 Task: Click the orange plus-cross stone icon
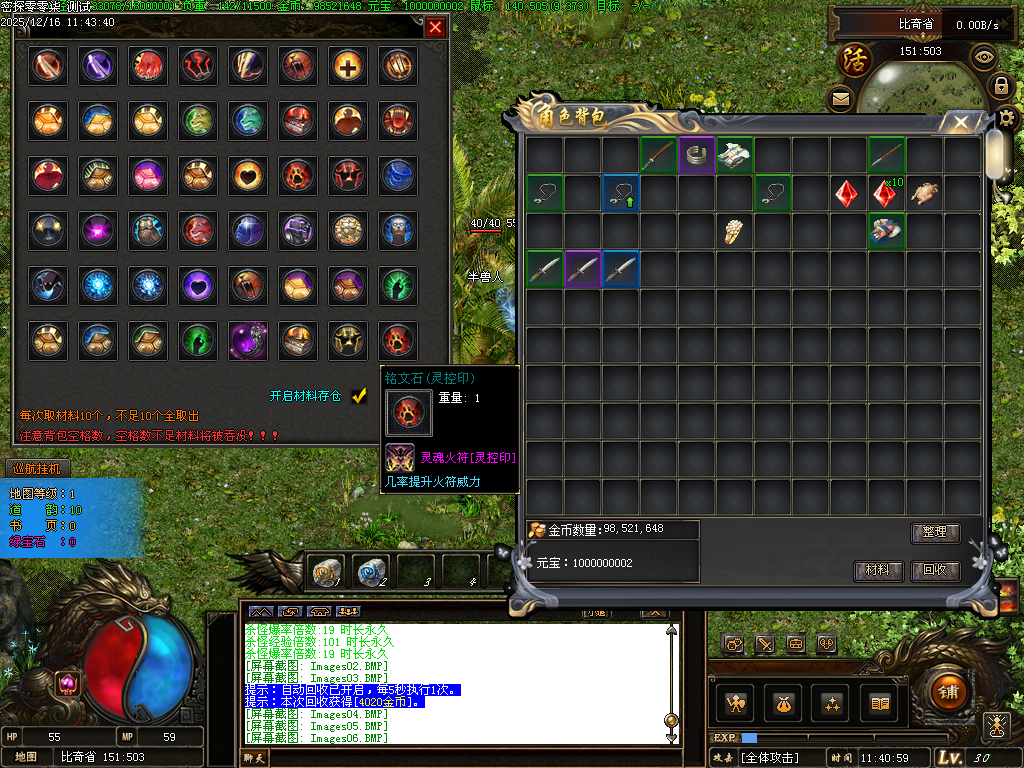click(x=348, y=66)
